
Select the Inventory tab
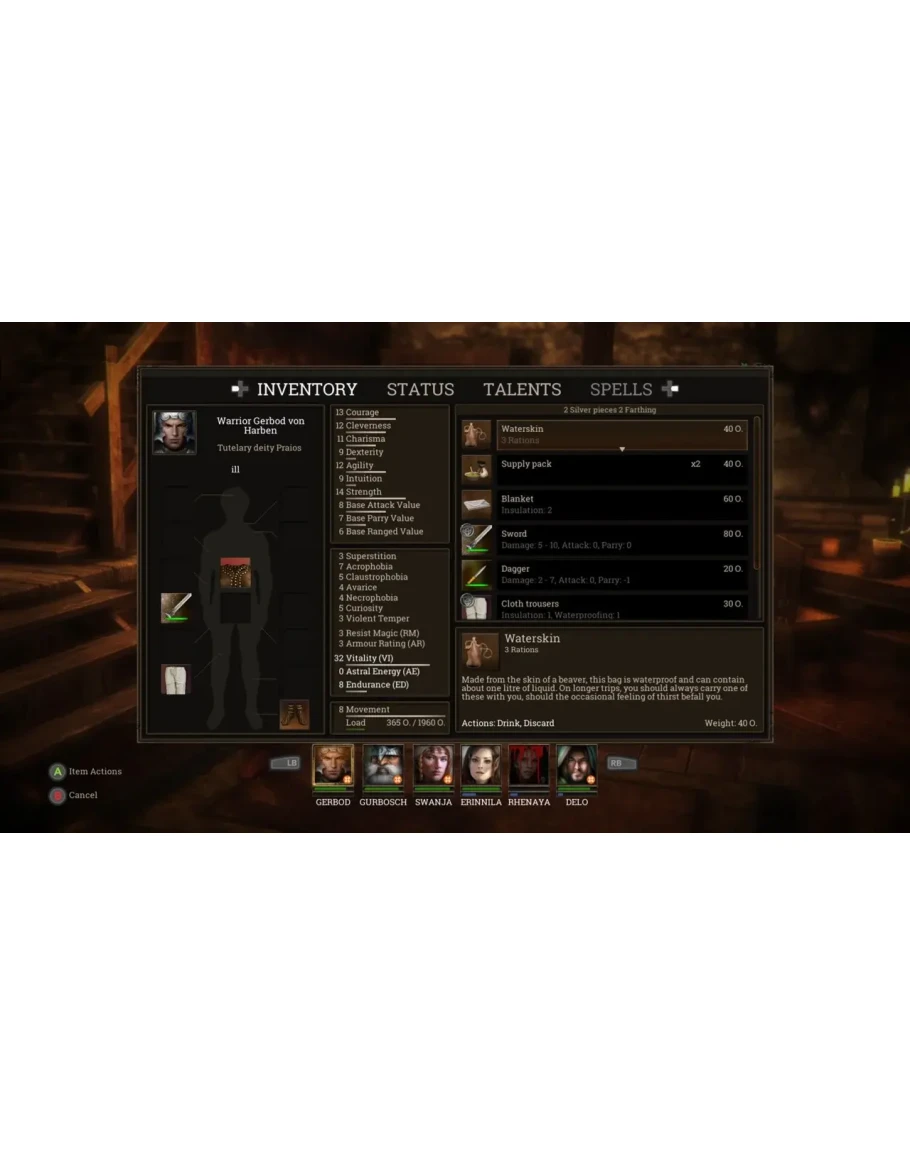pos(306,390)
